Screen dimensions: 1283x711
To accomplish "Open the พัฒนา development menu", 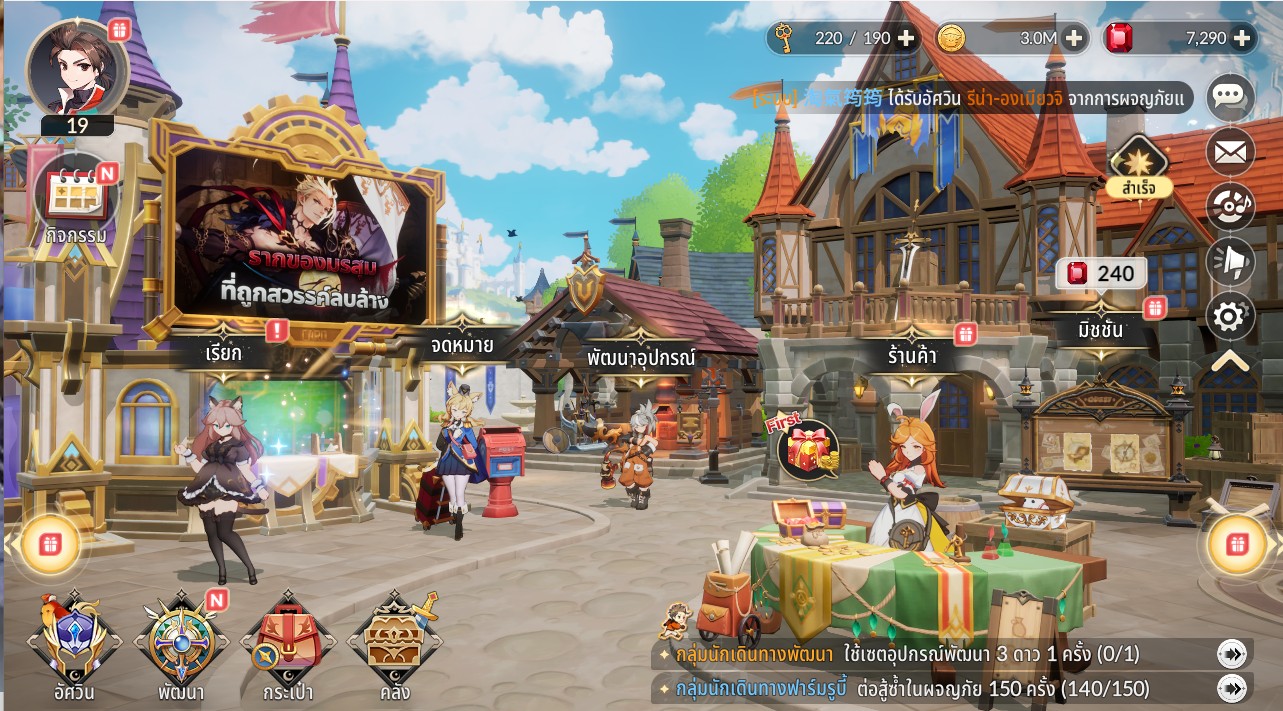I will [x=181, y=645].
